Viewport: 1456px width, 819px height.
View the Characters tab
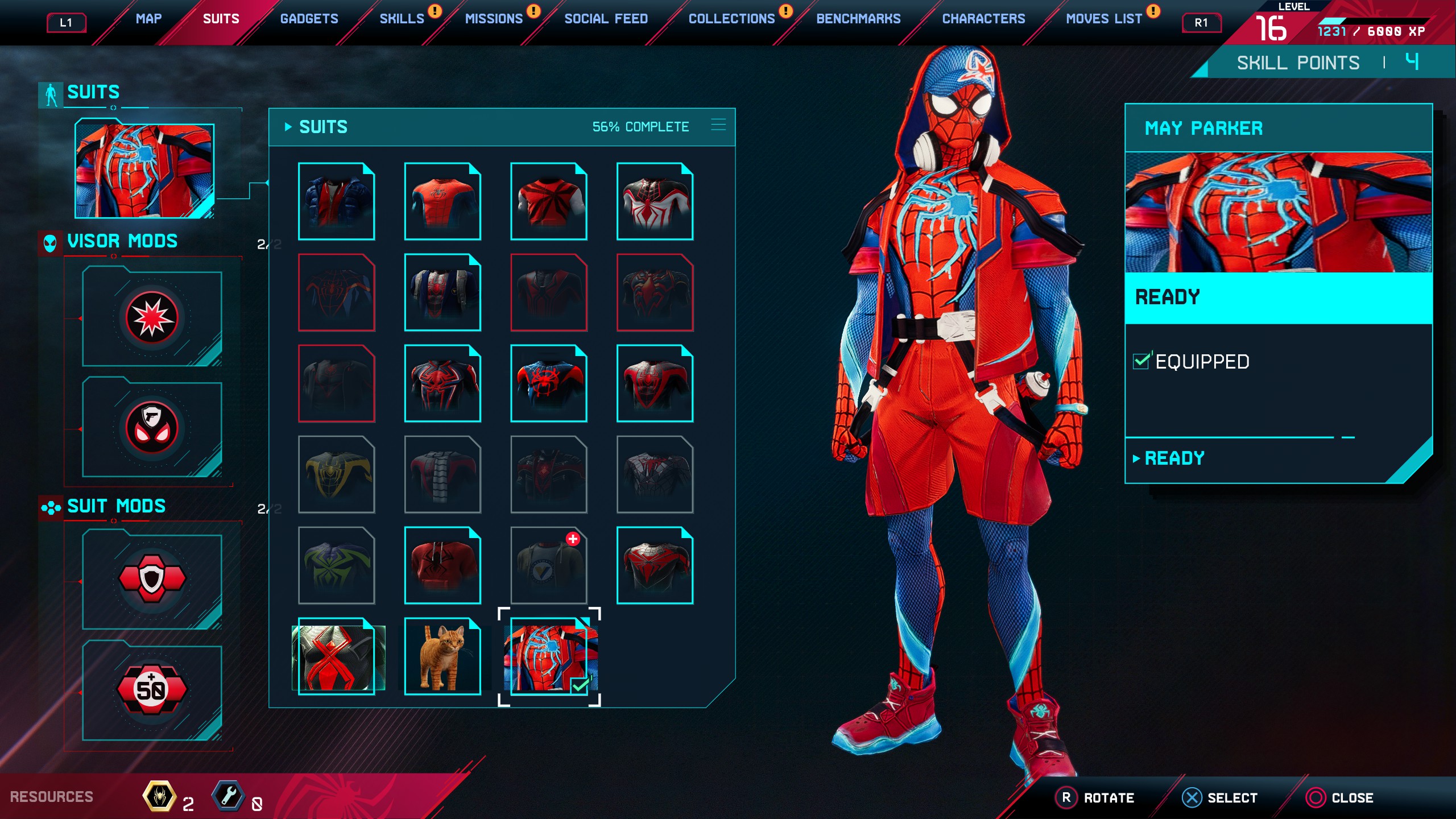click(983, 19)
